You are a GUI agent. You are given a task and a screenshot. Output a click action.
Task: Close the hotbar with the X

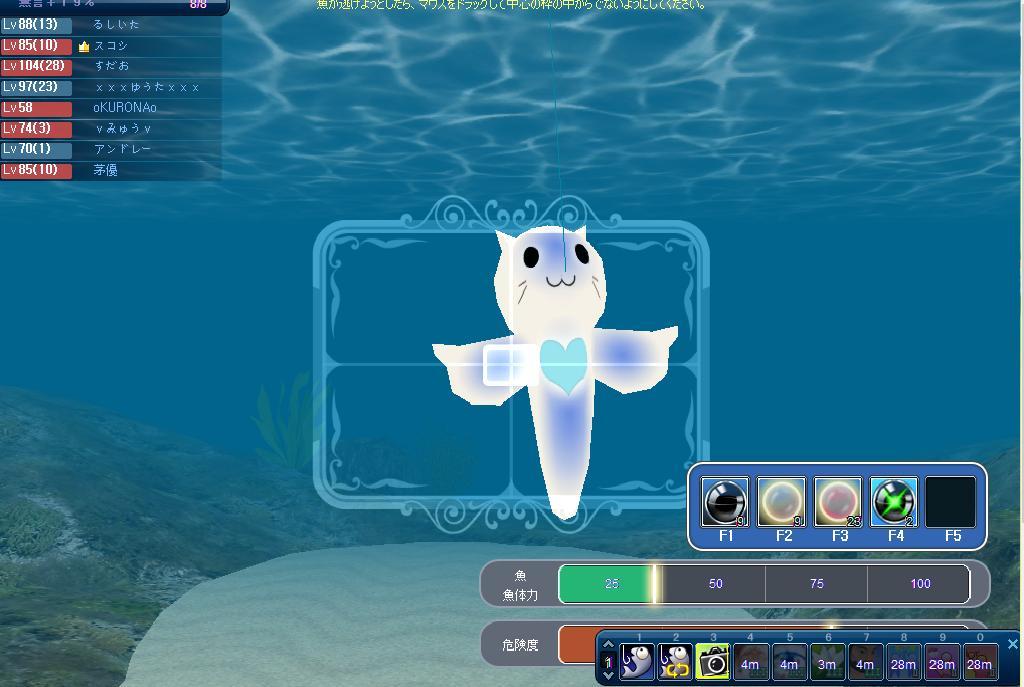point(1012,644)
